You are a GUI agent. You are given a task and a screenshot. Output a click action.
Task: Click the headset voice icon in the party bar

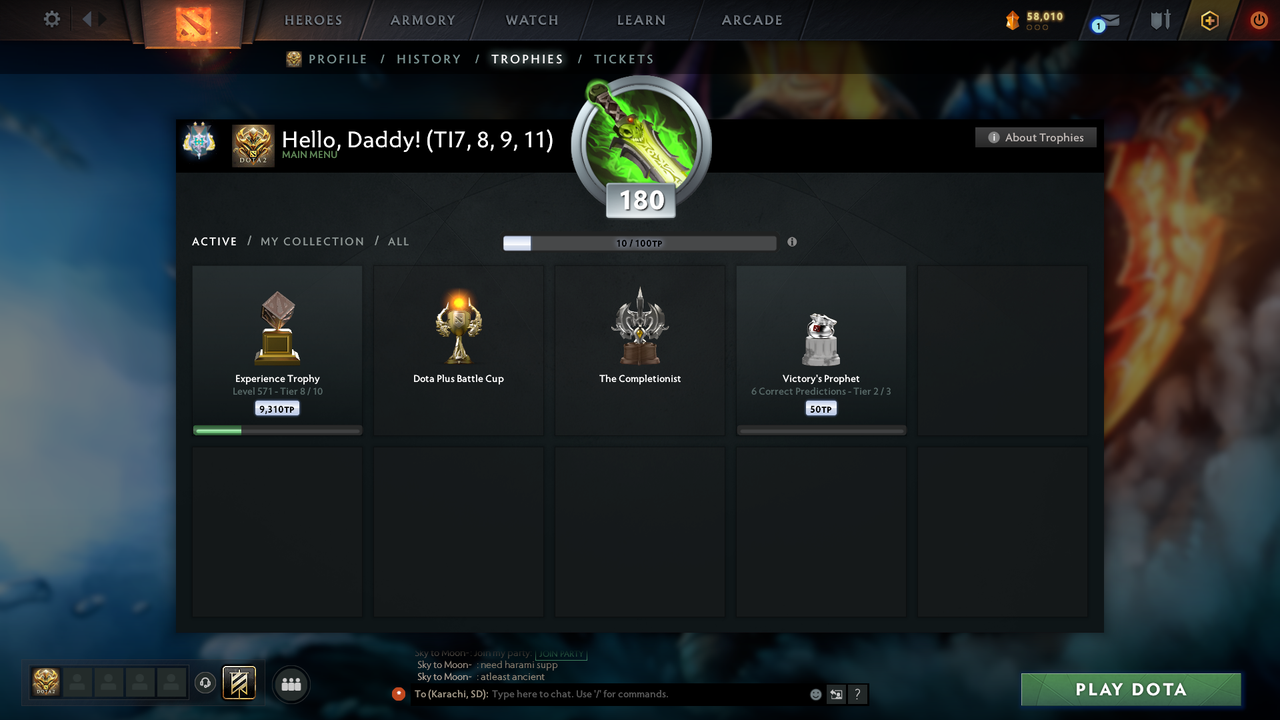tap(206, 683)
